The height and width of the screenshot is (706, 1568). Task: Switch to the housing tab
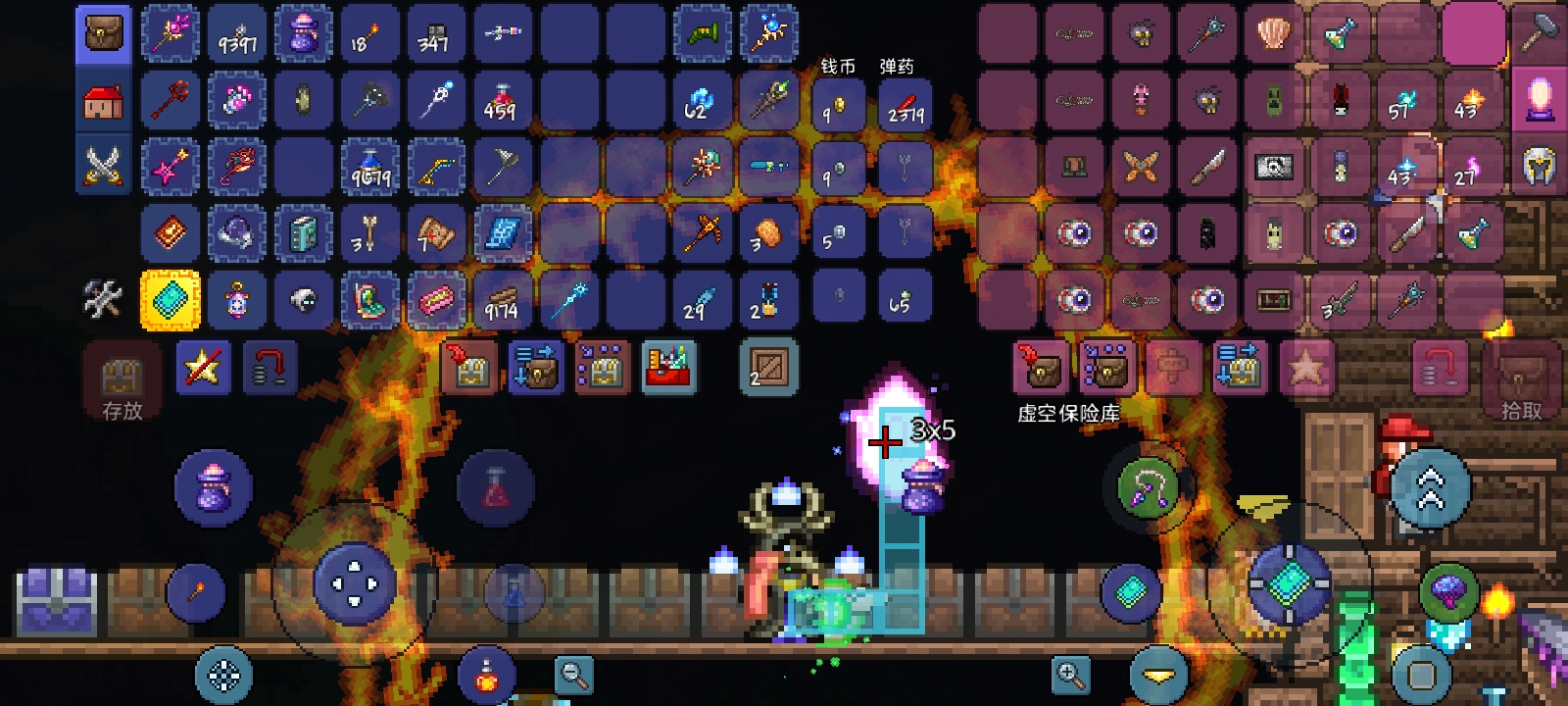[103, 101]
